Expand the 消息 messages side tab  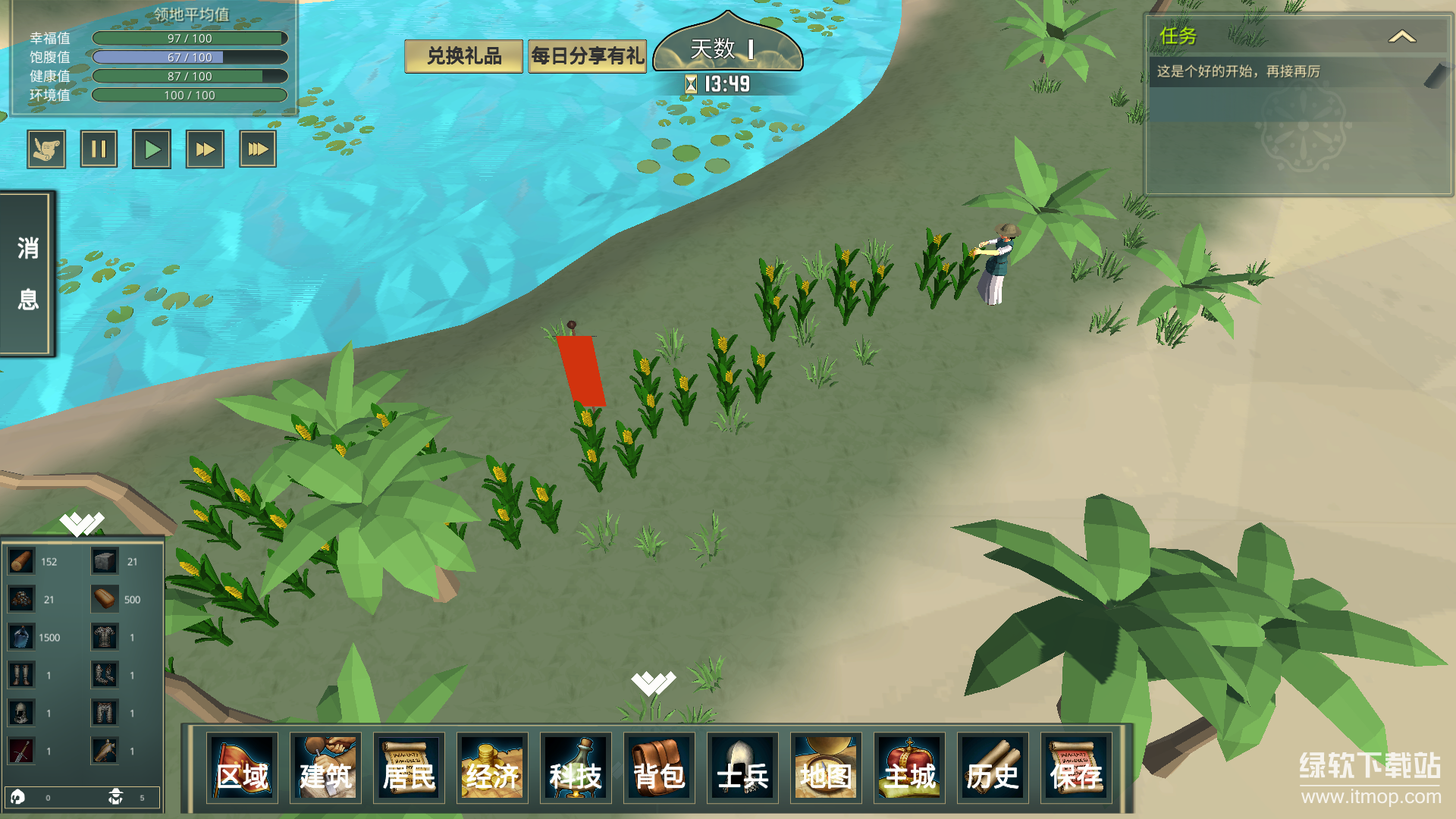[x=28, y=273]
